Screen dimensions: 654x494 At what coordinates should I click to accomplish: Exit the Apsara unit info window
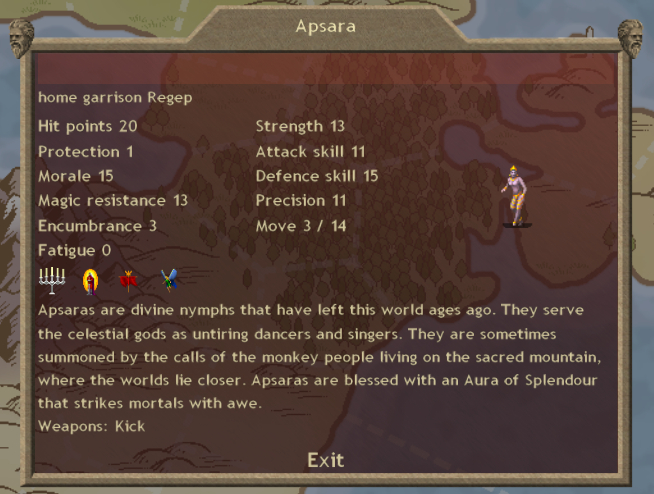(x=325, y=460)
